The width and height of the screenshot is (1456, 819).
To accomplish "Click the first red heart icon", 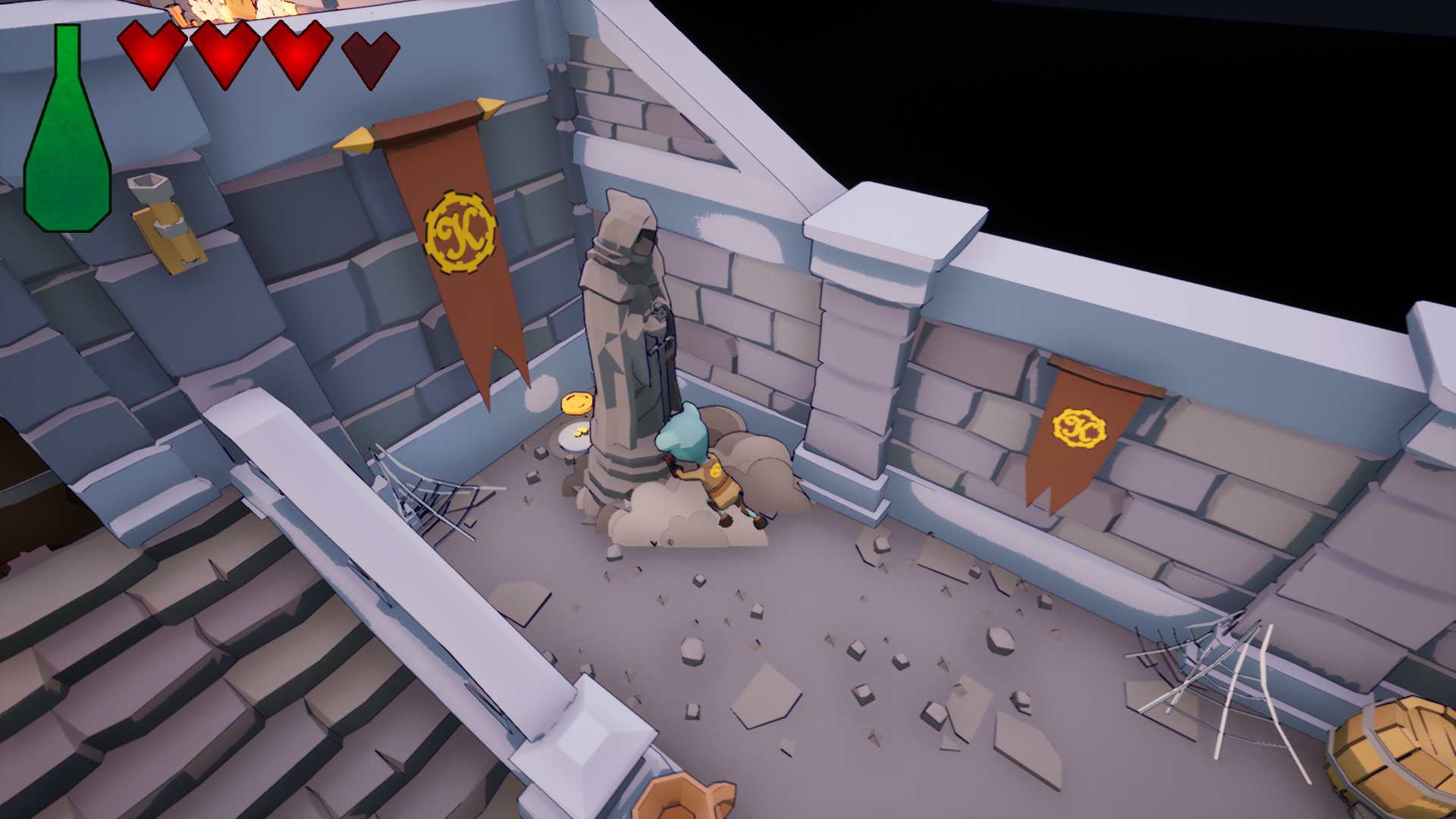I will 150,55.
